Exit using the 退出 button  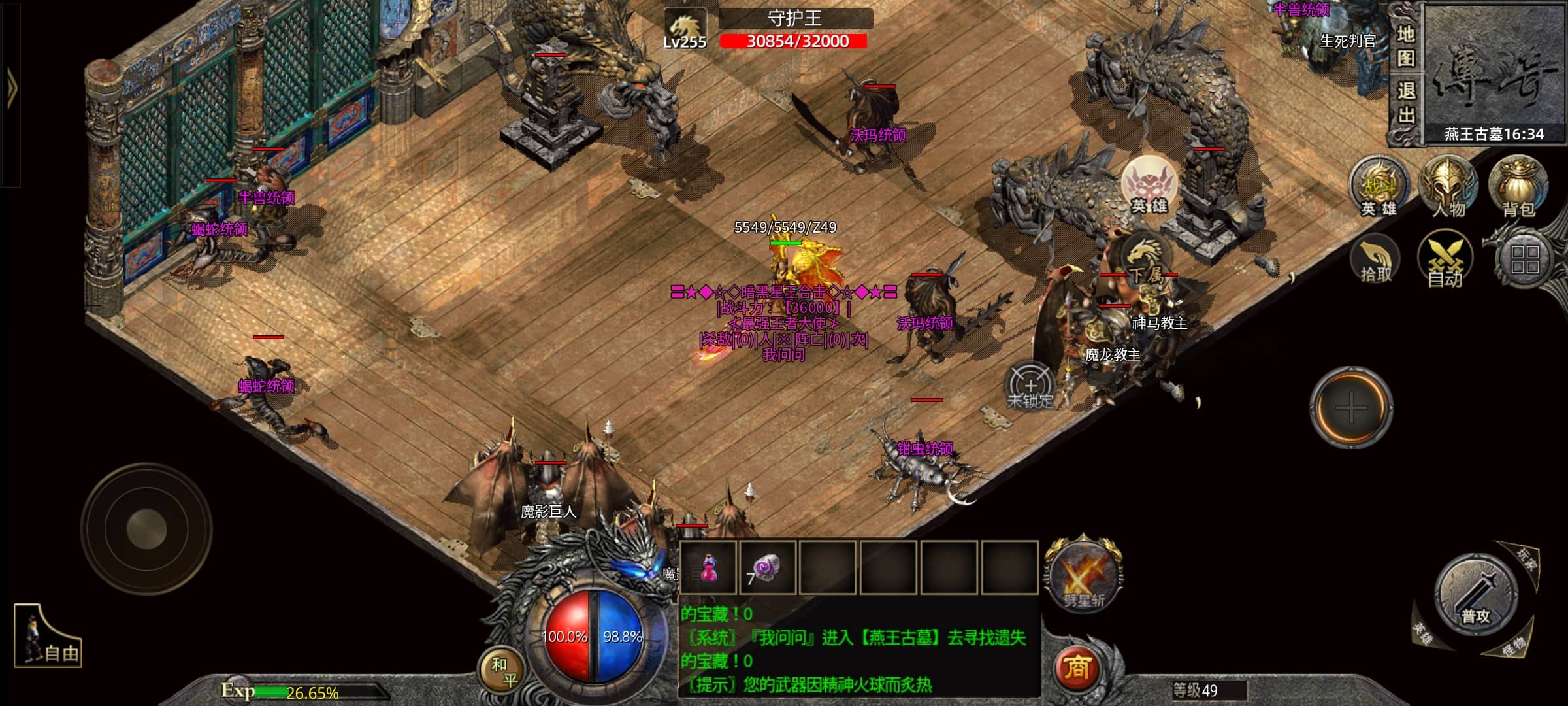click(1405, 103)
